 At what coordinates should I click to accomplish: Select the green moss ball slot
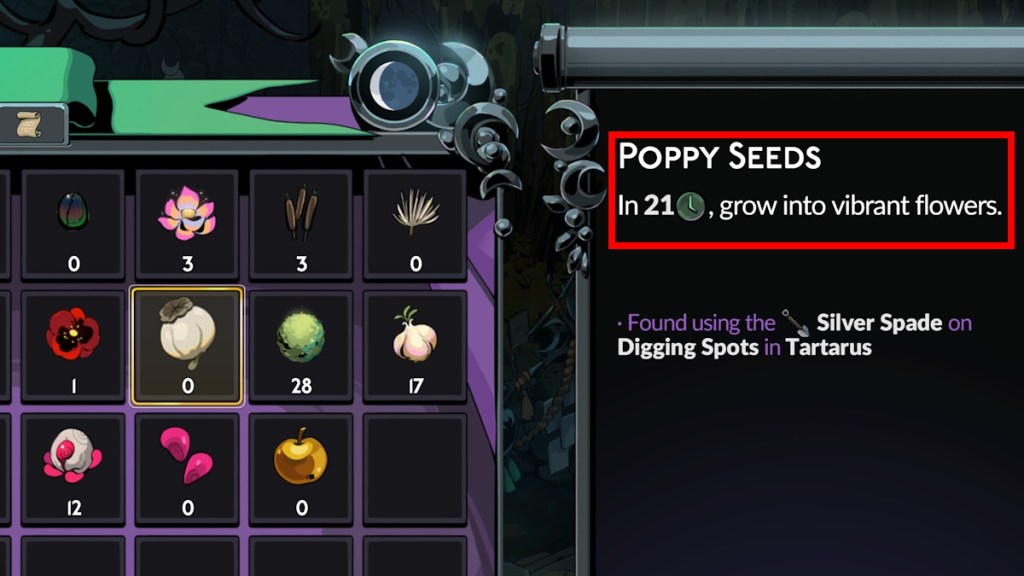click(301, 345)
